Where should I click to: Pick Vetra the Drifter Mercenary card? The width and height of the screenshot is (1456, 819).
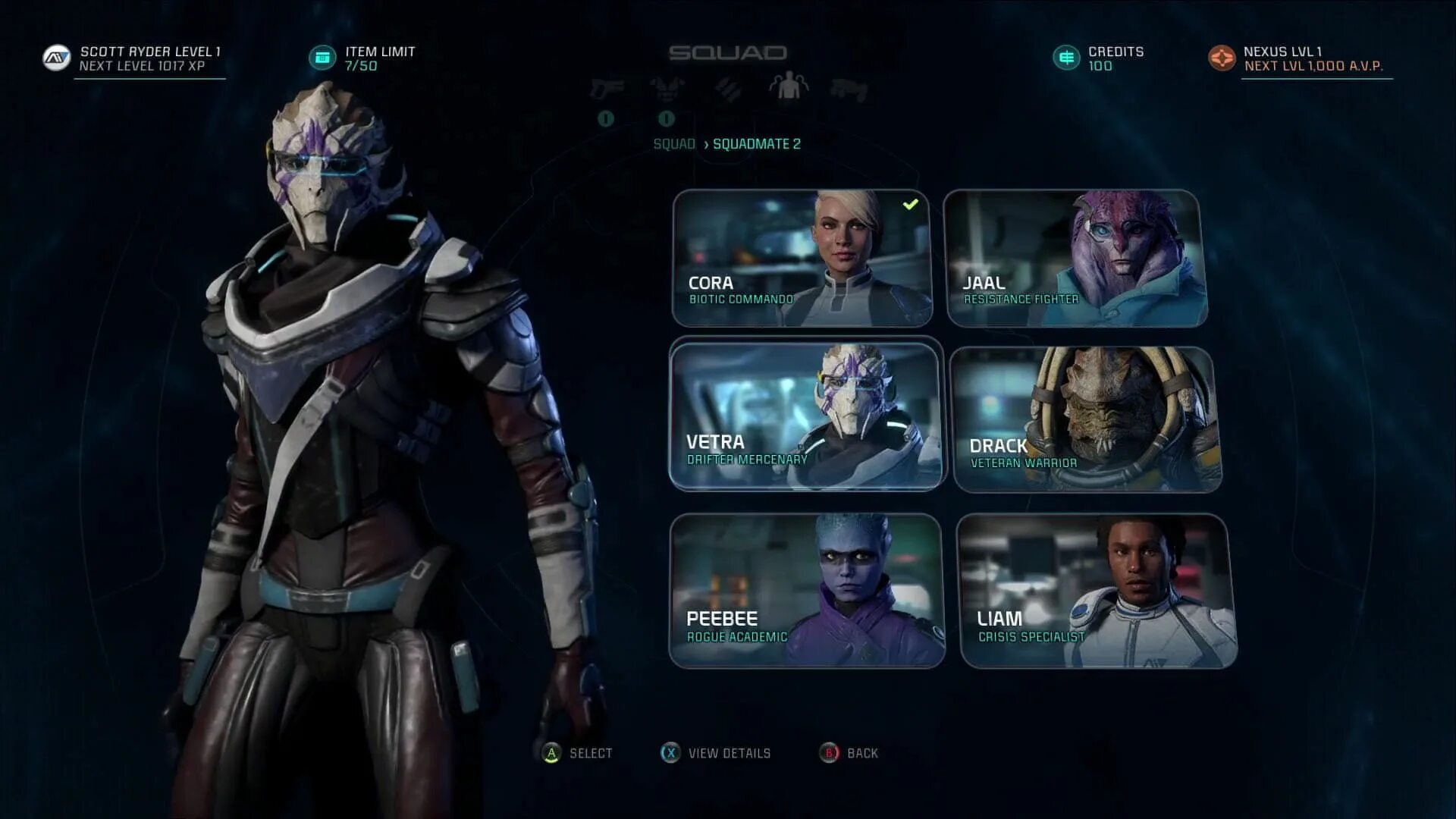click(806, 416)
